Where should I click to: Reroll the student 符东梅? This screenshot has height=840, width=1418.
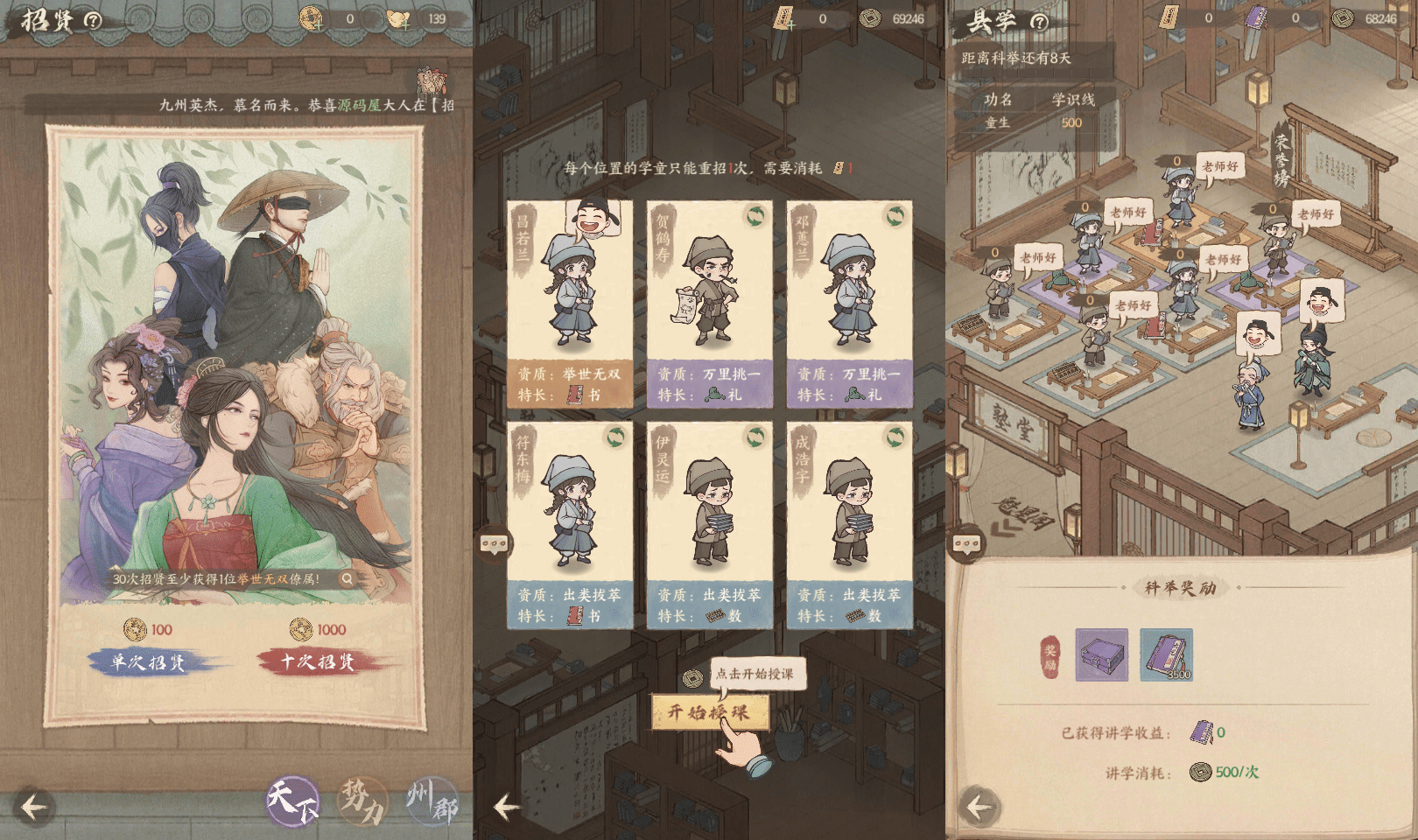click(x=615, y=437)
